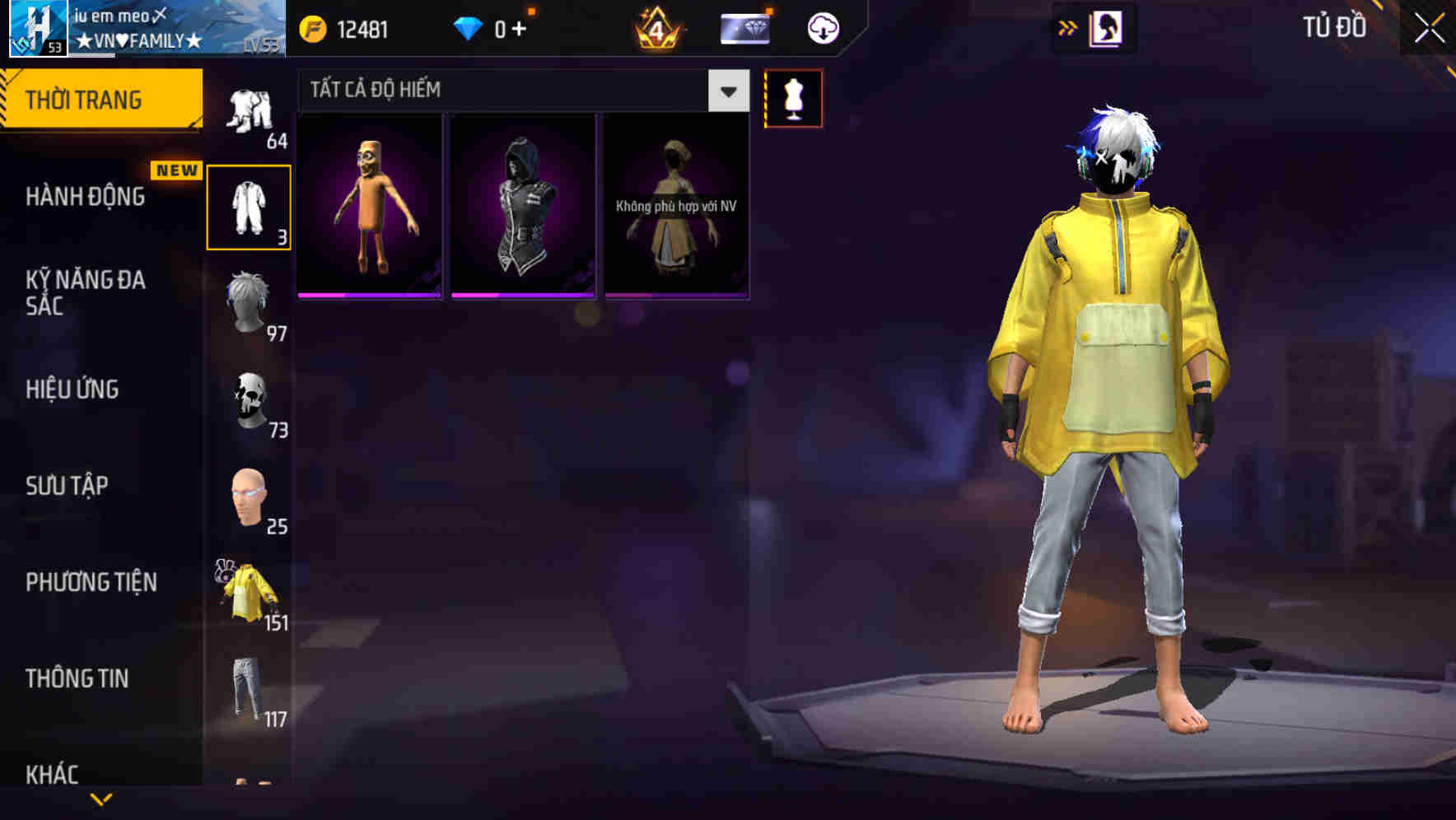Switch to the HÀNH ĐỘNG tab
1456x820 pixels.
(x=86, y=197)
